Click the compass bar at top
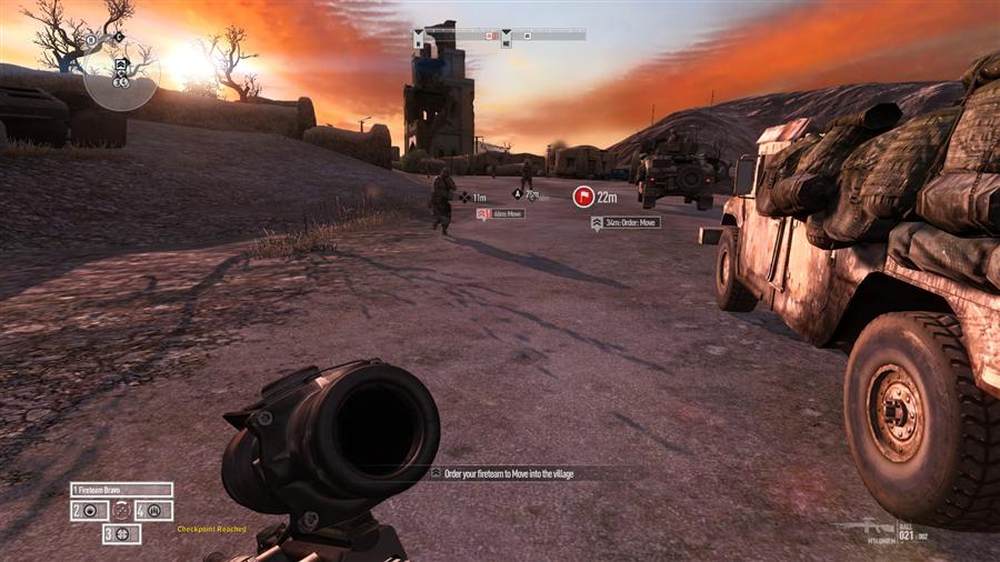This screenshot has height=562, width=1000. coord(500,36)
